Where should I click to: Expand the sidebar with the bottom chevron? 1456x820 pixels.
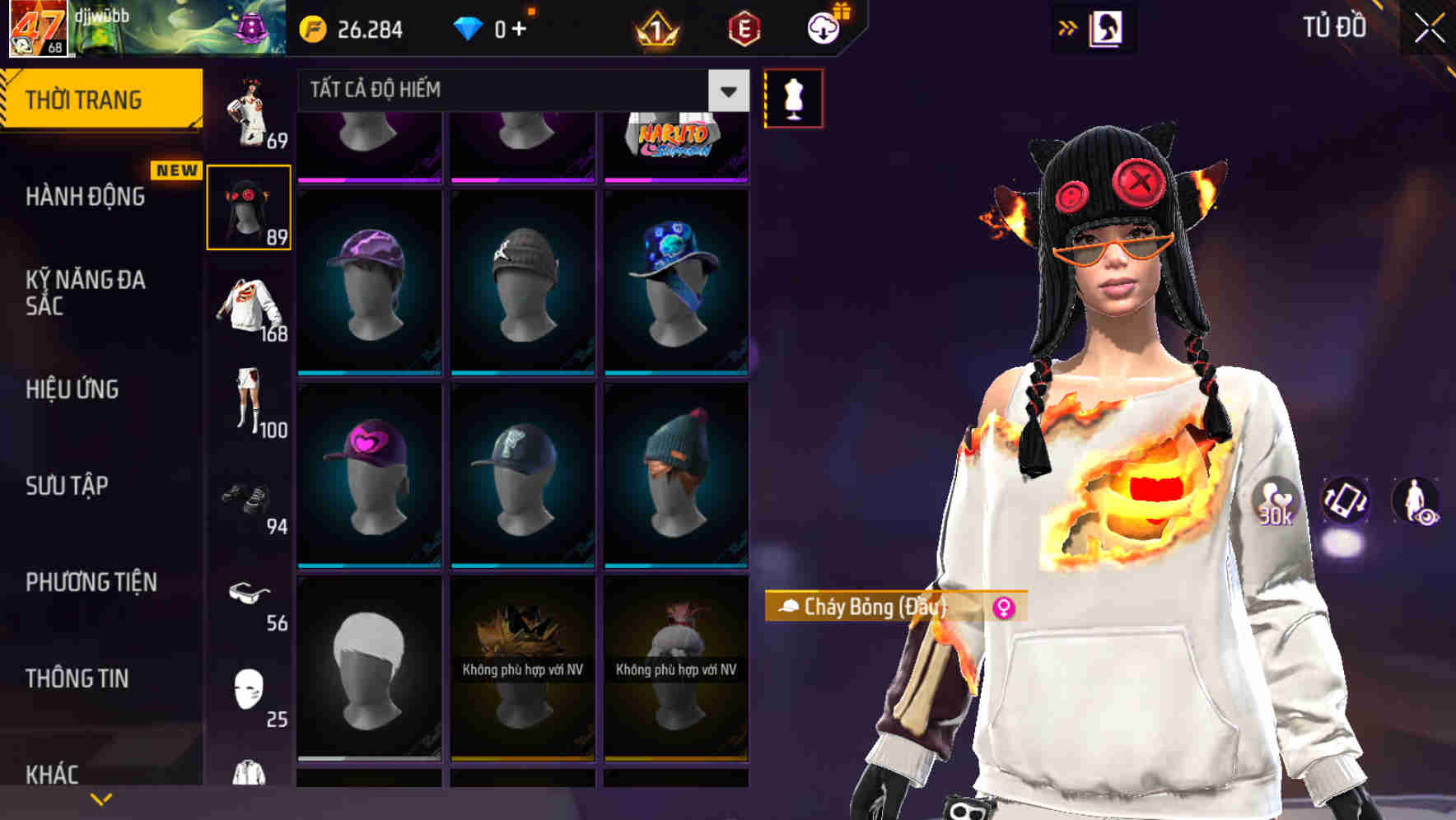click(100, 798)
